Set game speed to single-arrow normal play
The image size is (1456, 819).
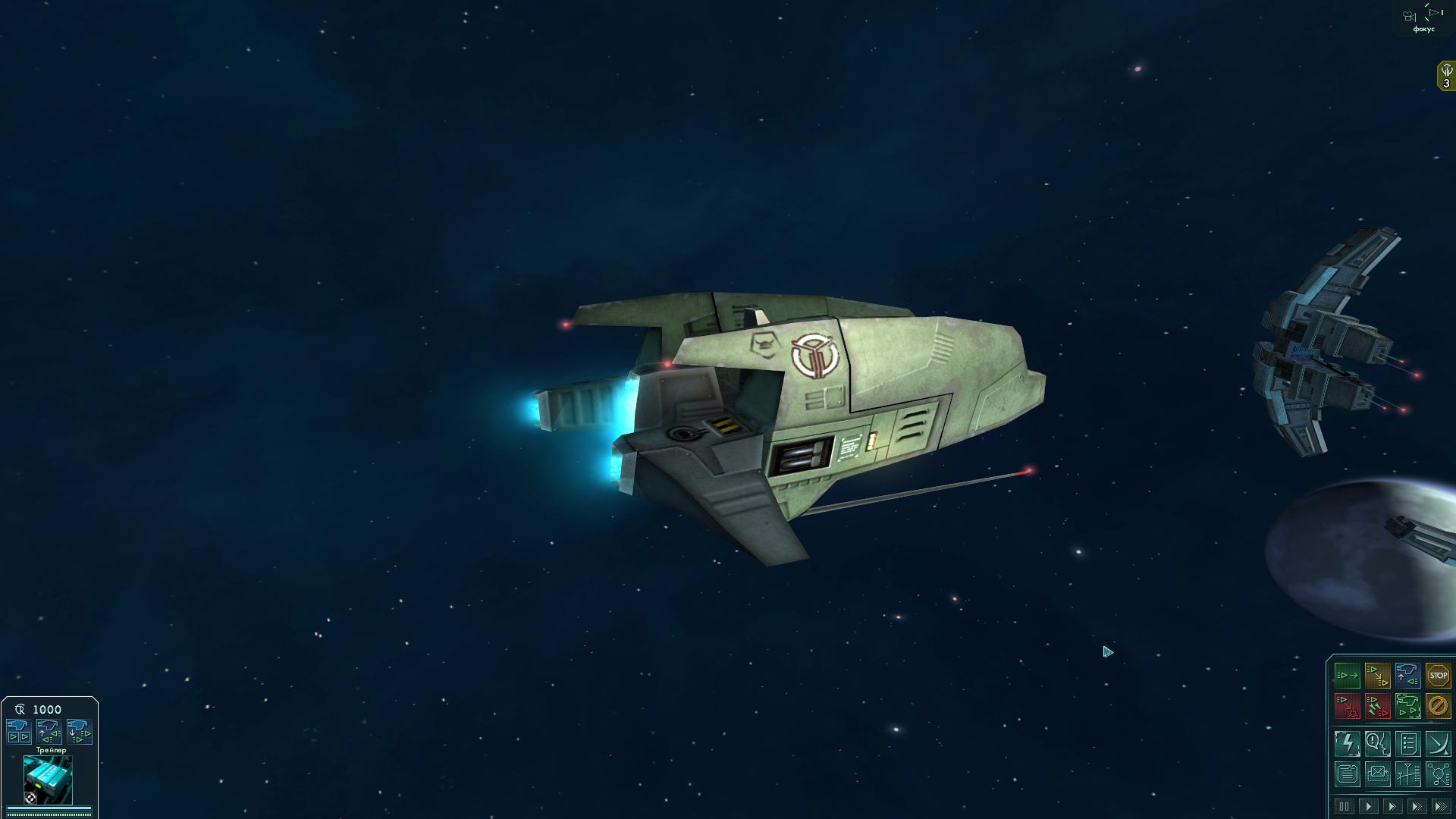coord(1368,806)
